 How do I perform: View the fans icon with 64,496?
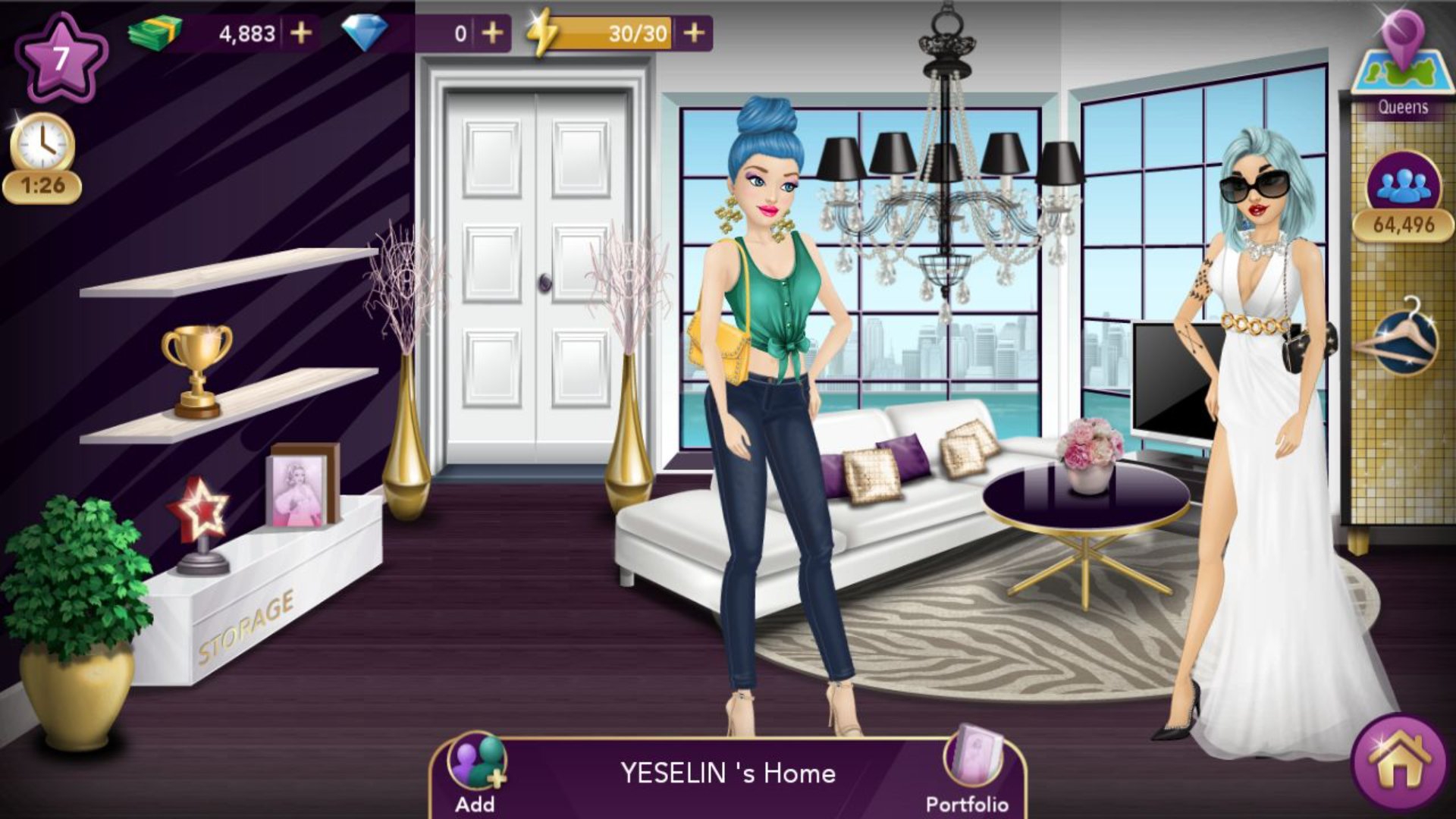tap(1403, 184)
